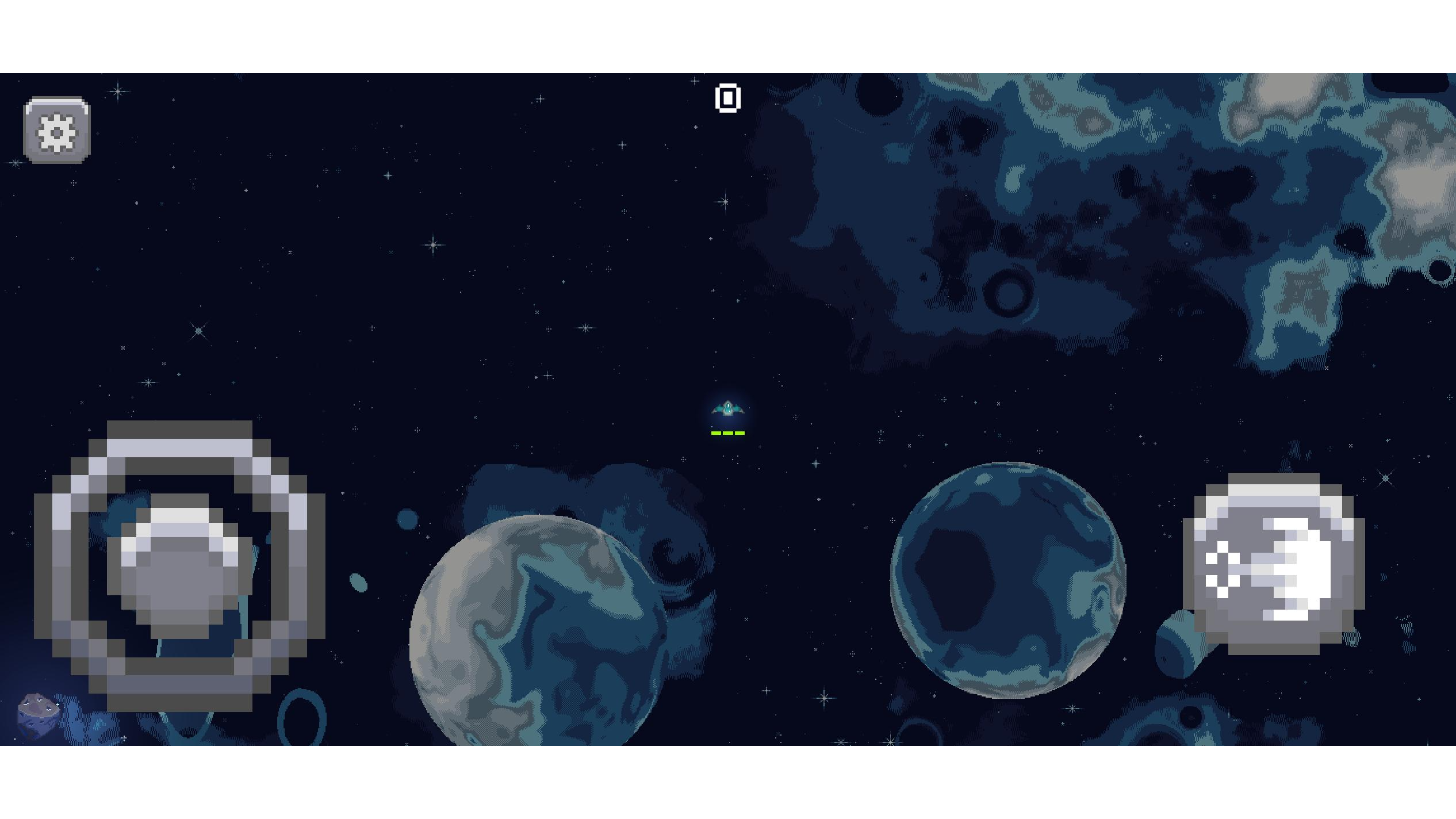Fire using the round shoot button
The height and width of the screenshot is (819, 1456).
point(1273,564)
